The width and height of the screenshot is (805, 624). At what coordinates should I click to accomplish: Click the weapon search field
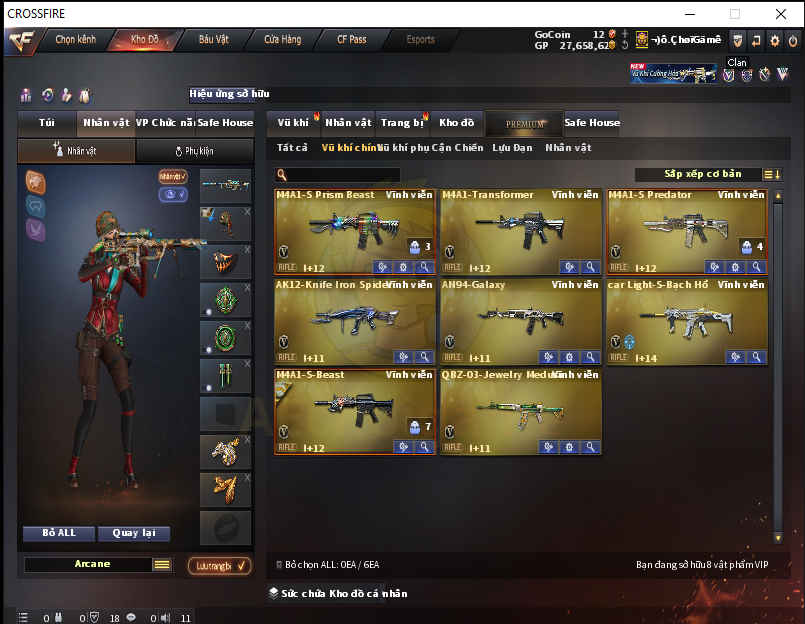point(358,175)
